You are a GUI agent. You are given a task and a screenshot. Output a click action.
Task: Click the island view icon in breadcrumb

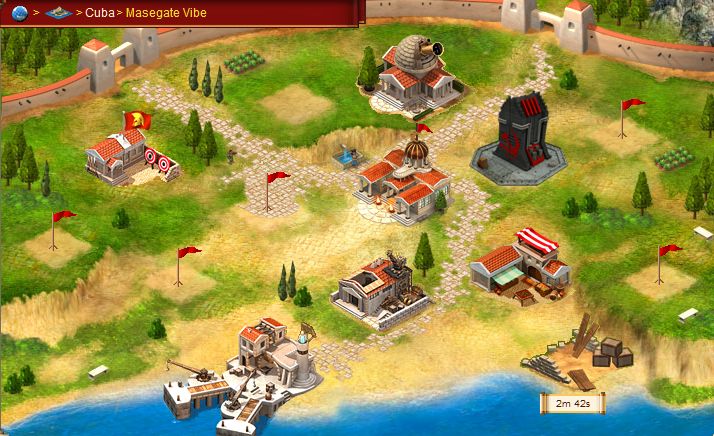(x=59, y=13)
